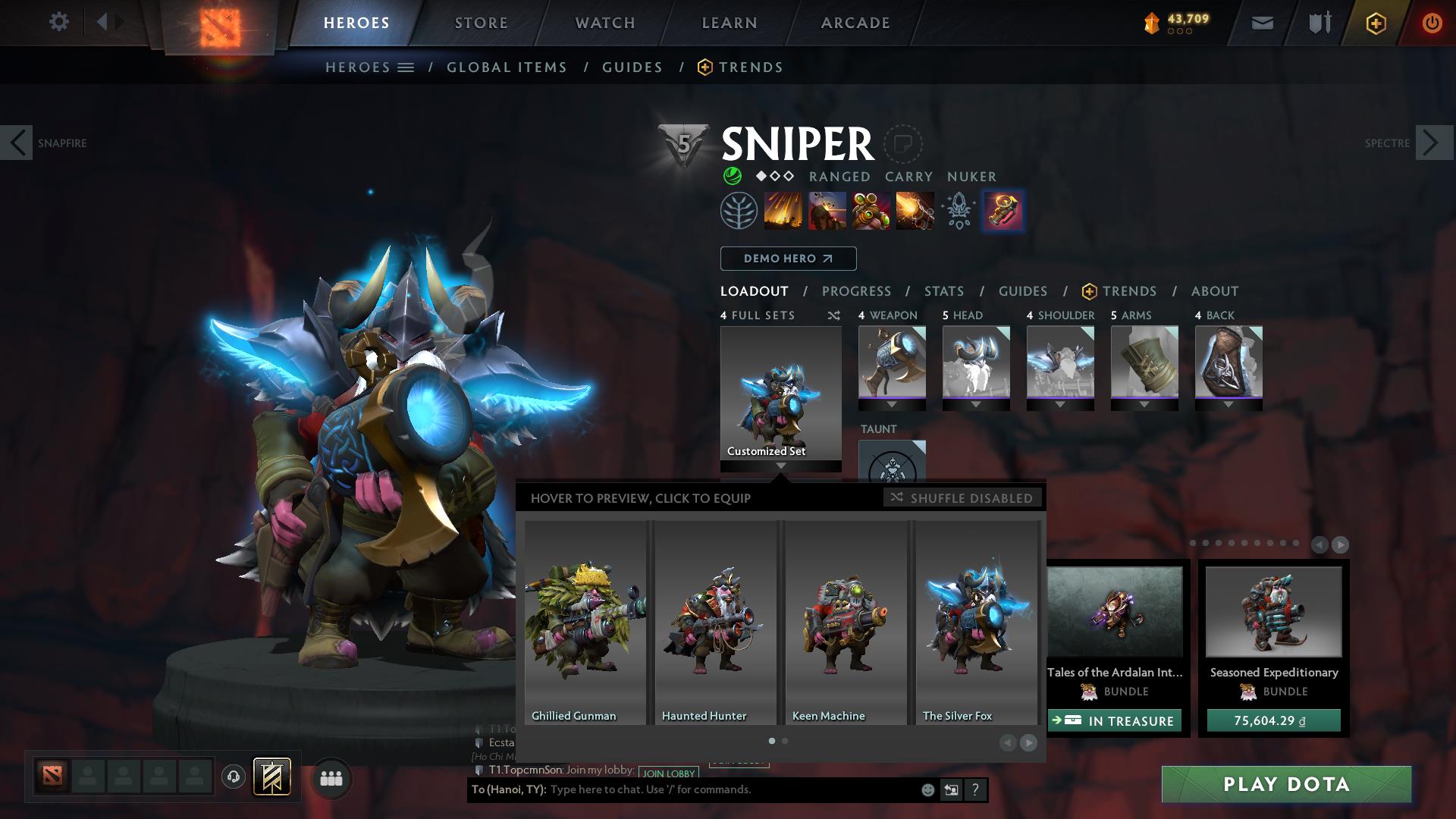Screen dimensions: 1456x819
Task: Expand the 5 HEAD slot dropdown arrow
Action: tap(976, 404)
